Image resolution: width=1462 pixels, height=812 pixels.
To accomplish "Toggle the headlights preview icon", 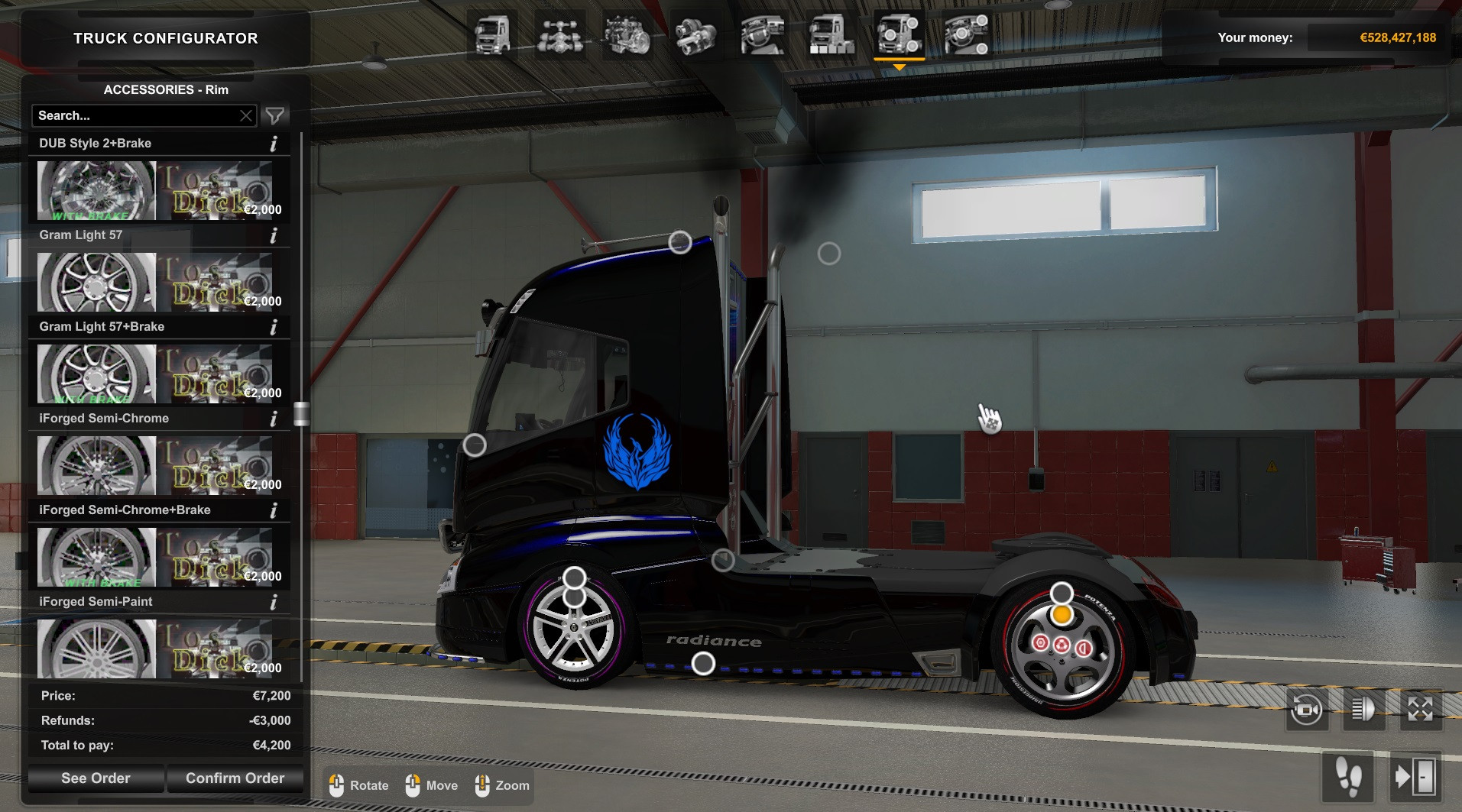I will (1363, 708).
